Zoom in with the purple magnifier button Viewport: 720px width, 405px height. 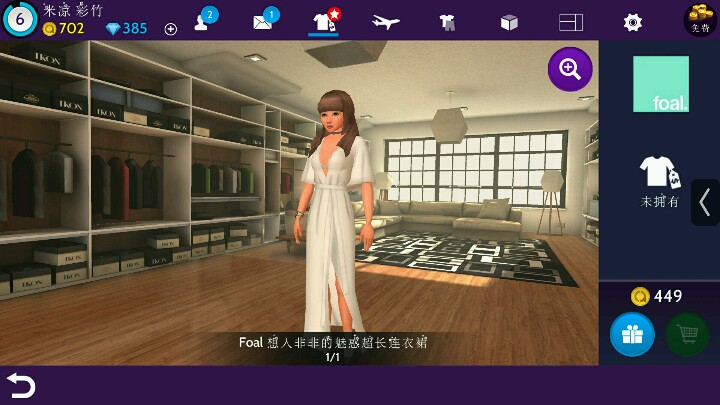[570, 69]
